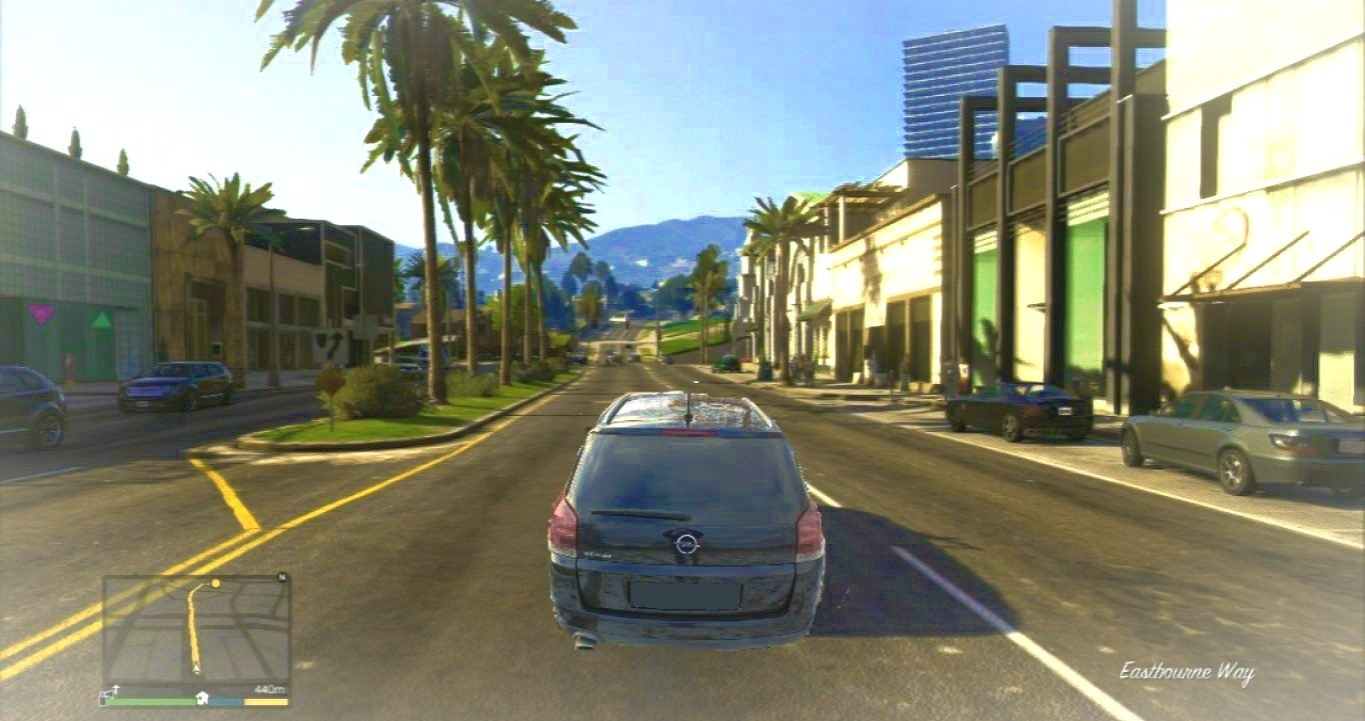Screen dimensions: 1365x721
Task: Select the black sports car parked right
Action: (1010, 408)
